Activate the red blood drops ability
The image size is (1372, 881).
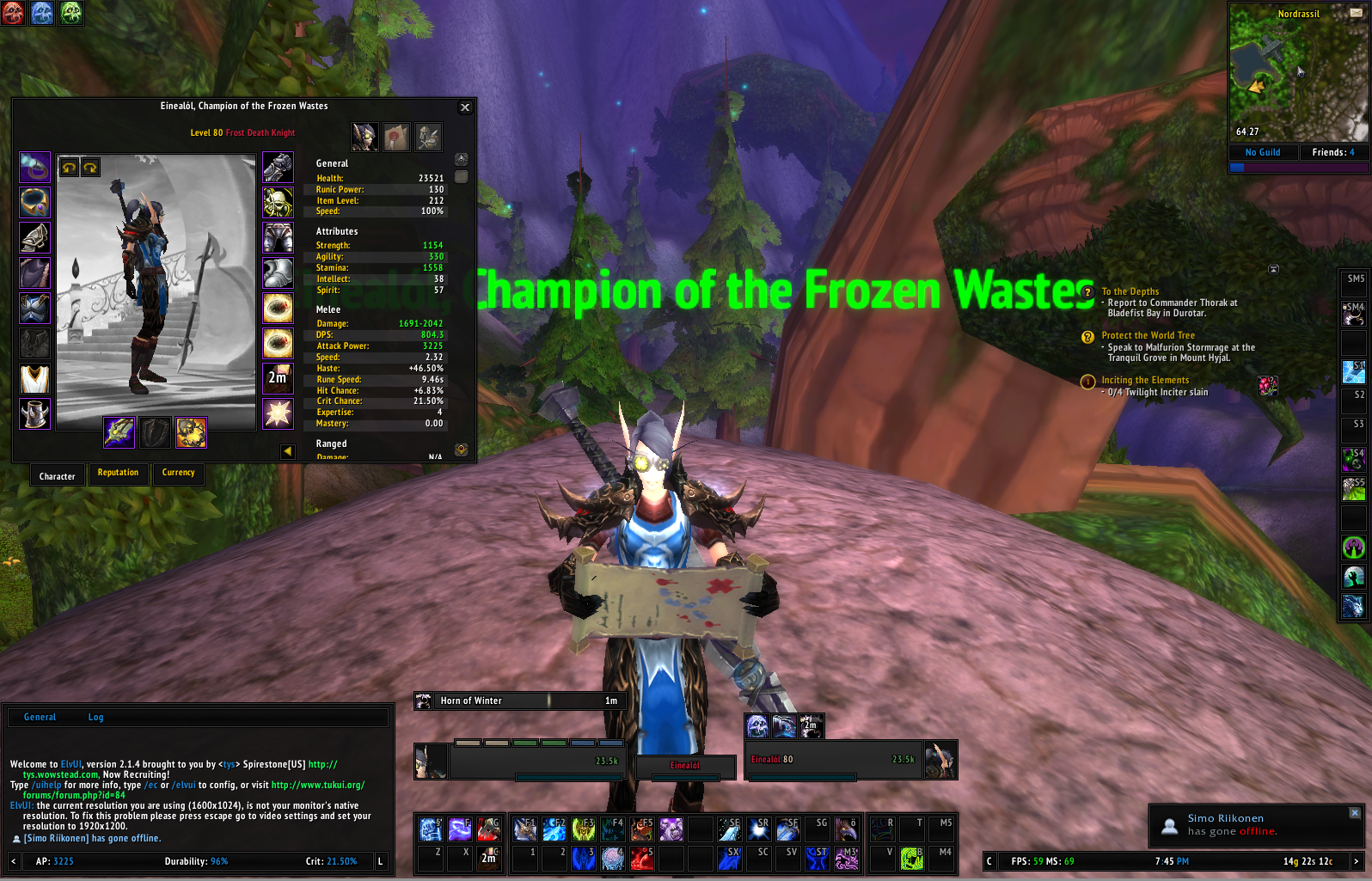coord(641,857)
